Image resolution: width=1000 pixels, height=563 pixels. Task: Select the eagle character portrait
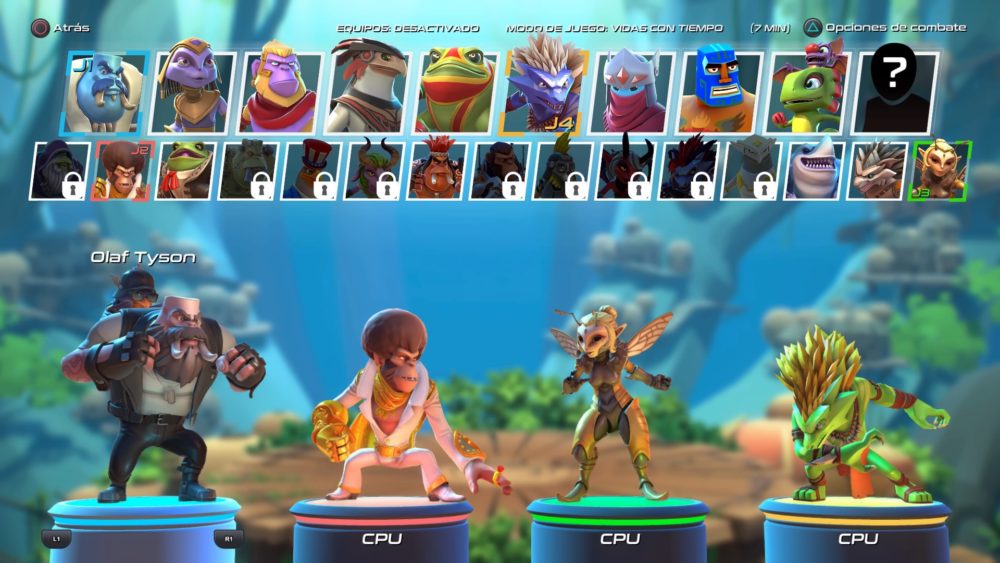(x=369, y=92)
